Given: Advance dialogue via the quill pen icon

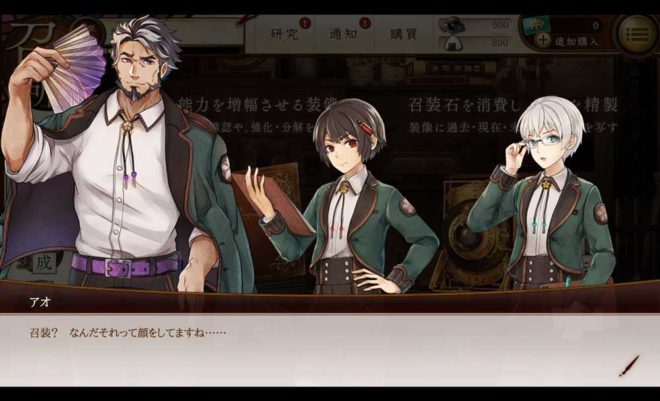Looking at the screenshot, I should click(628, 365).
